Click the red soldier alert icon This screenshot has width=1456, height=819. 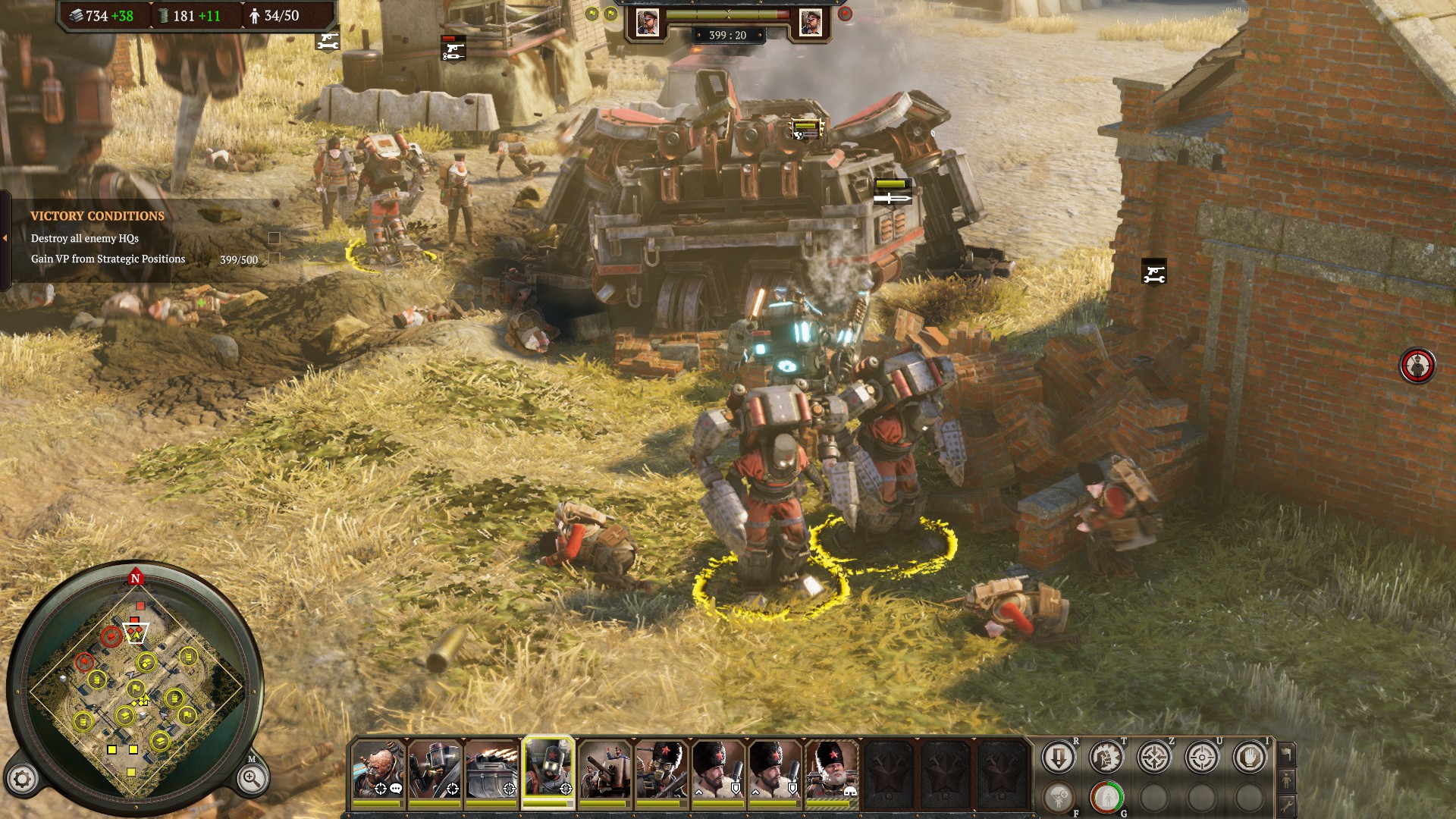1417,366
